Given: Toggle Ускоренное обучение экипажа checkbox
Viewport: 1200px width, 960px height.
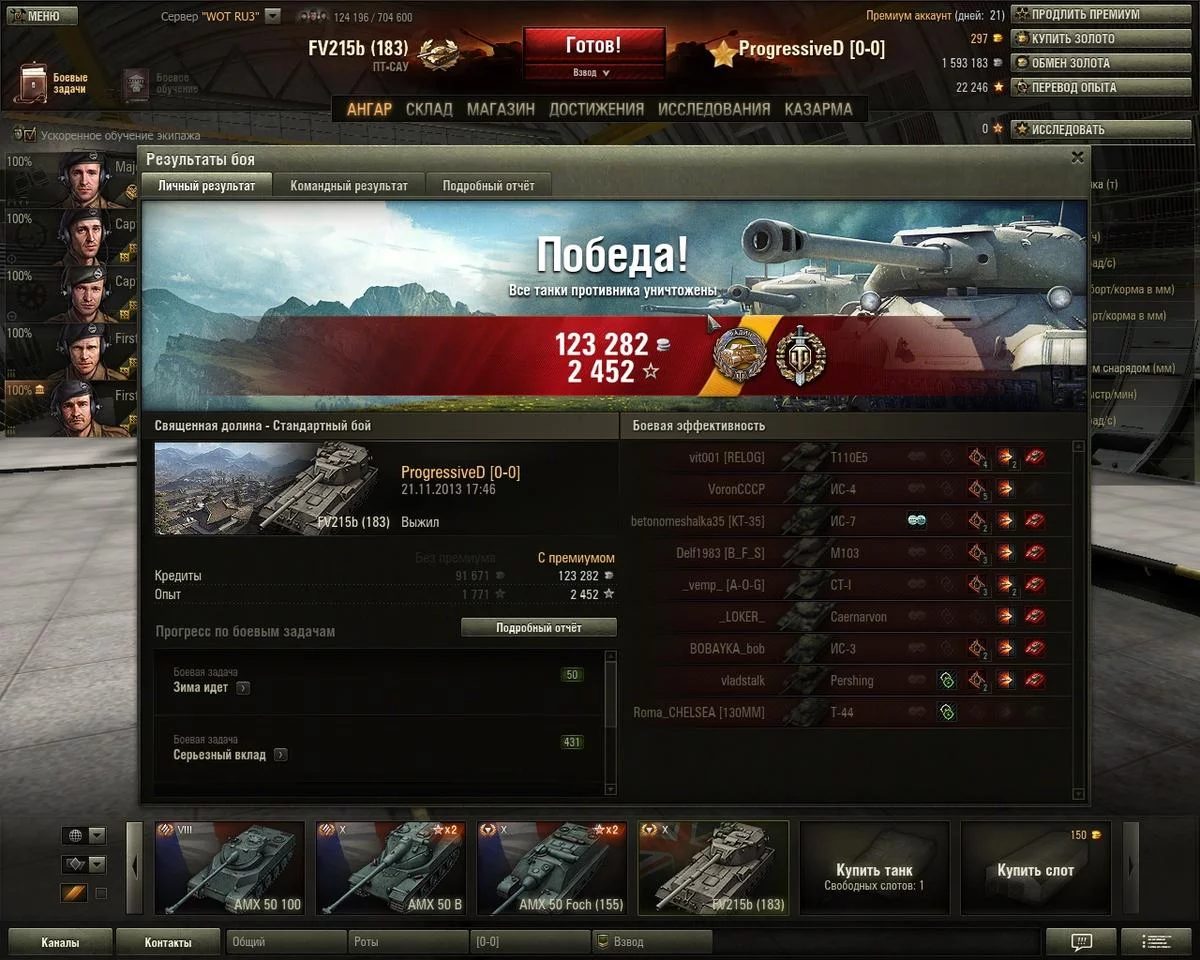Looking at the screenshot, I should coord(29,135).
